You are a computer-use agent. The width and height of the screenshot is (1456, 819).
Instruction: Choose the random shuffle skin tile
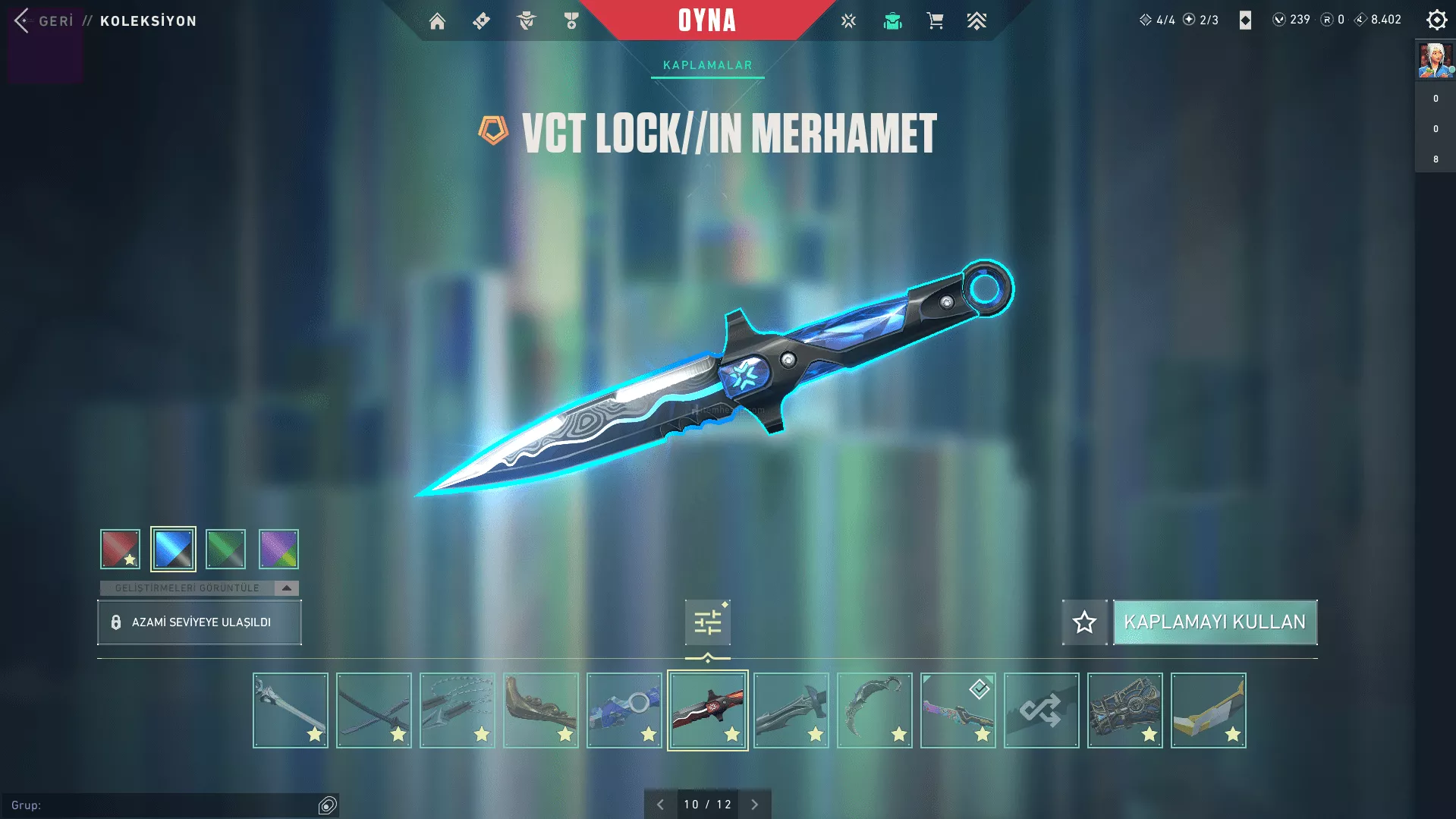(x=1041, y=710)
